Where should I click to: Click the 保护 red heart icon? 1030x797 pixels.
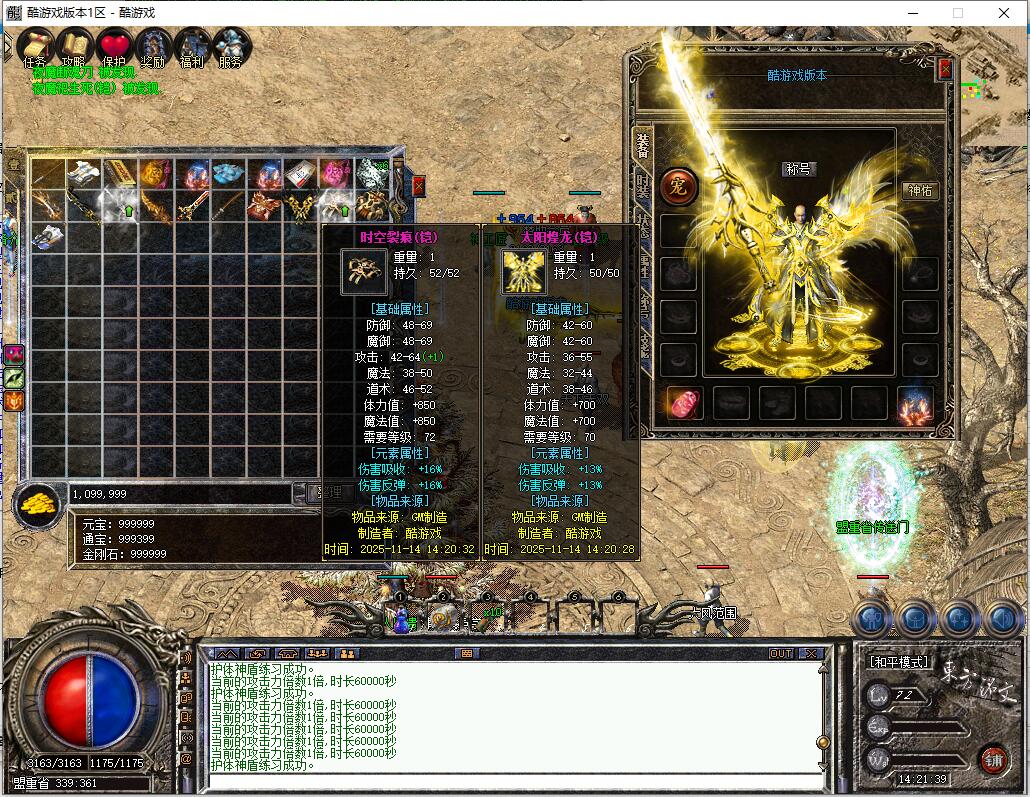click(114, 46)
